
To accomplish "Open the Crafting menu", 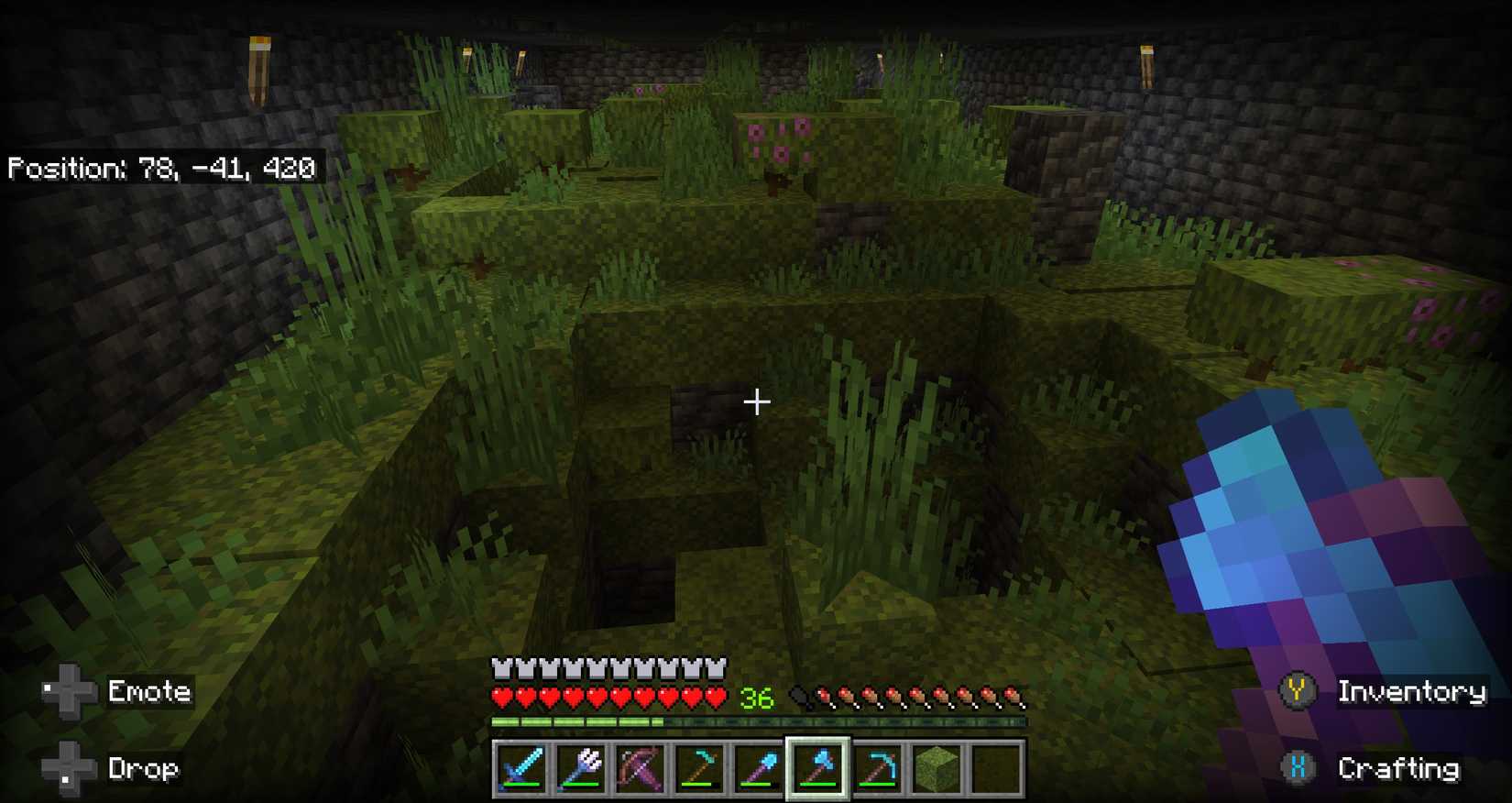I will pyautogui.click(x=1400, y=770).
